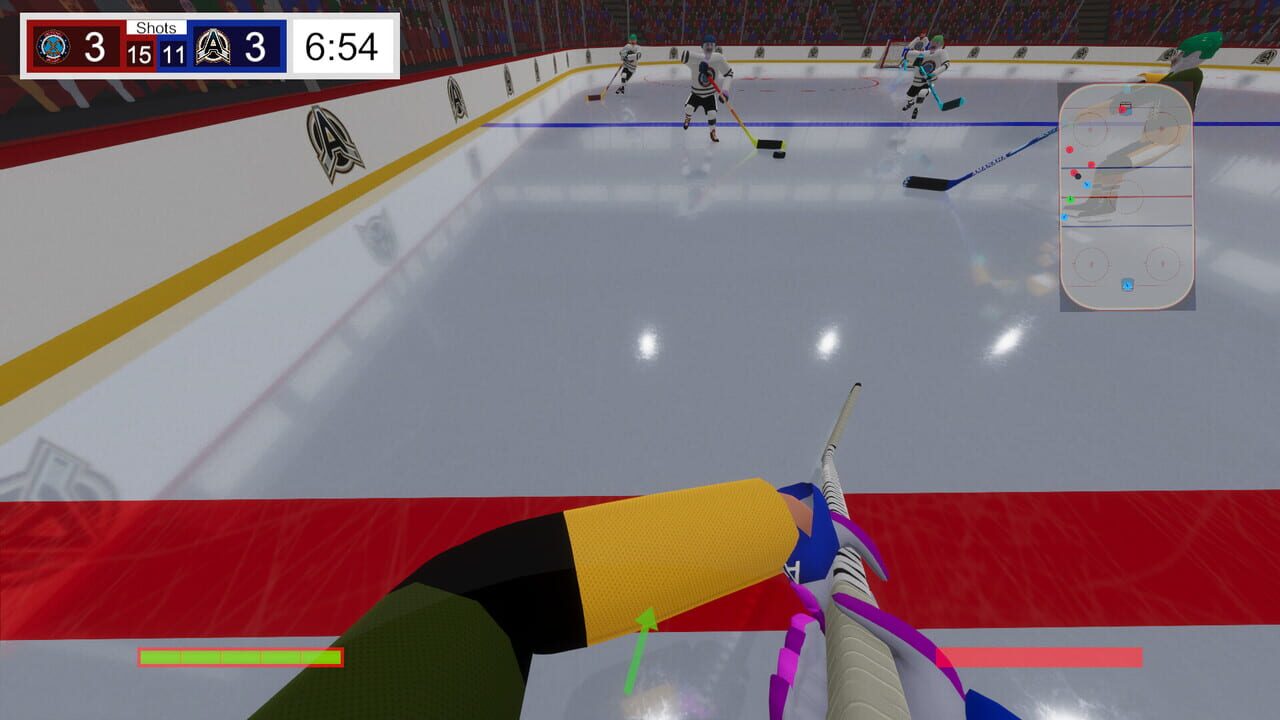The image size is (1280, 720).
Task: Select the green player dot on the minimap
Action: coord(1071,199)
